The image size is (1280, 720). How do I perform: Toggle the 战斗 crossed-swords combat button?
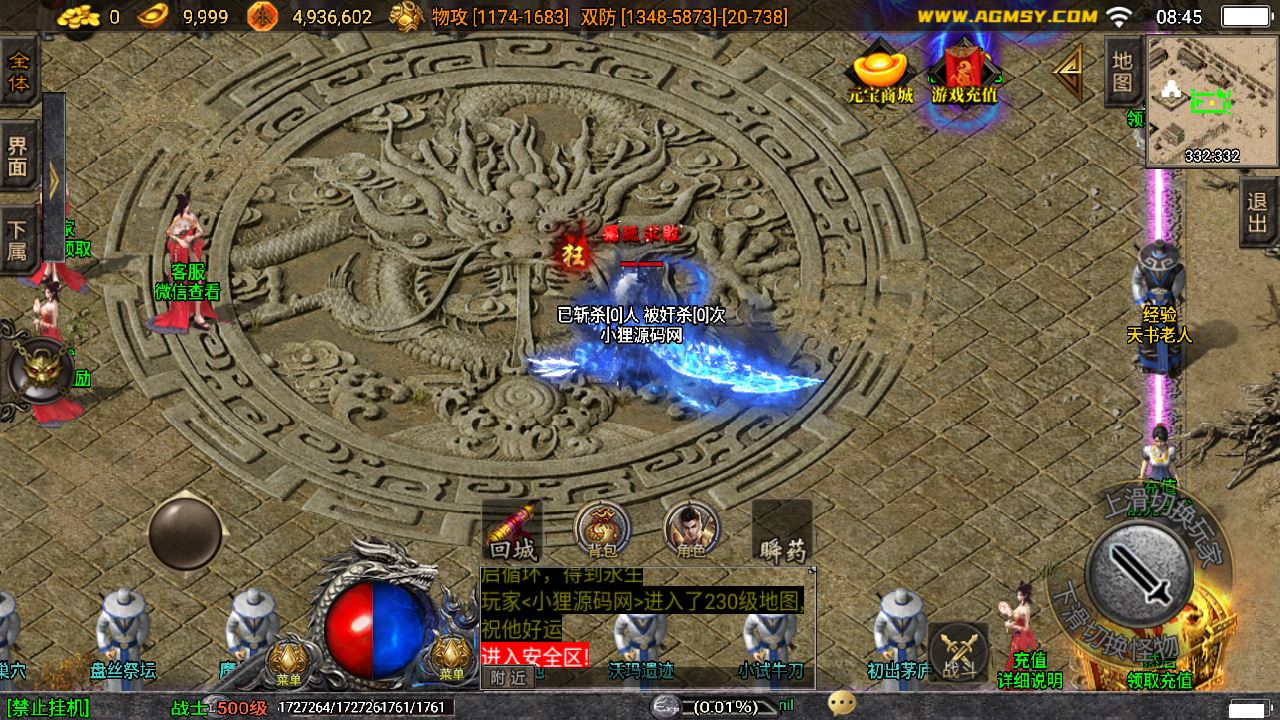(x=960, y=654)
